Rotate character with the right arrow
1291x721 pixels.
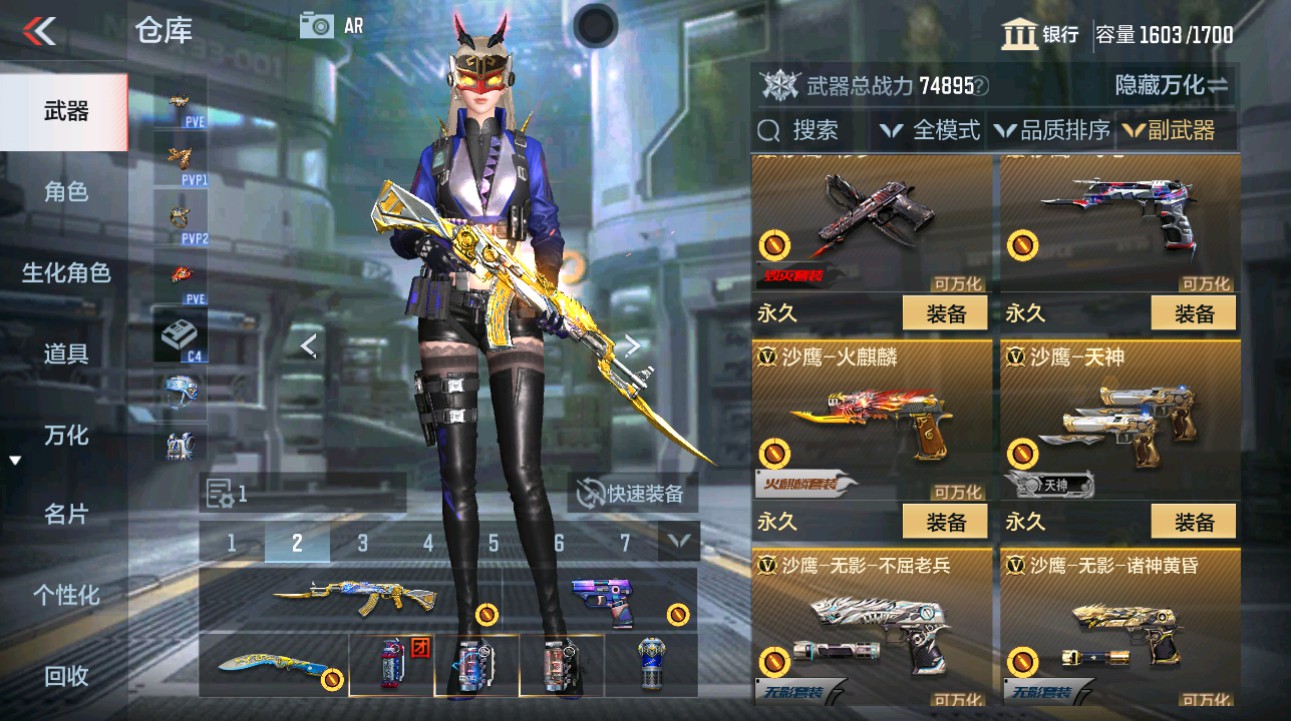click(632, 345)
